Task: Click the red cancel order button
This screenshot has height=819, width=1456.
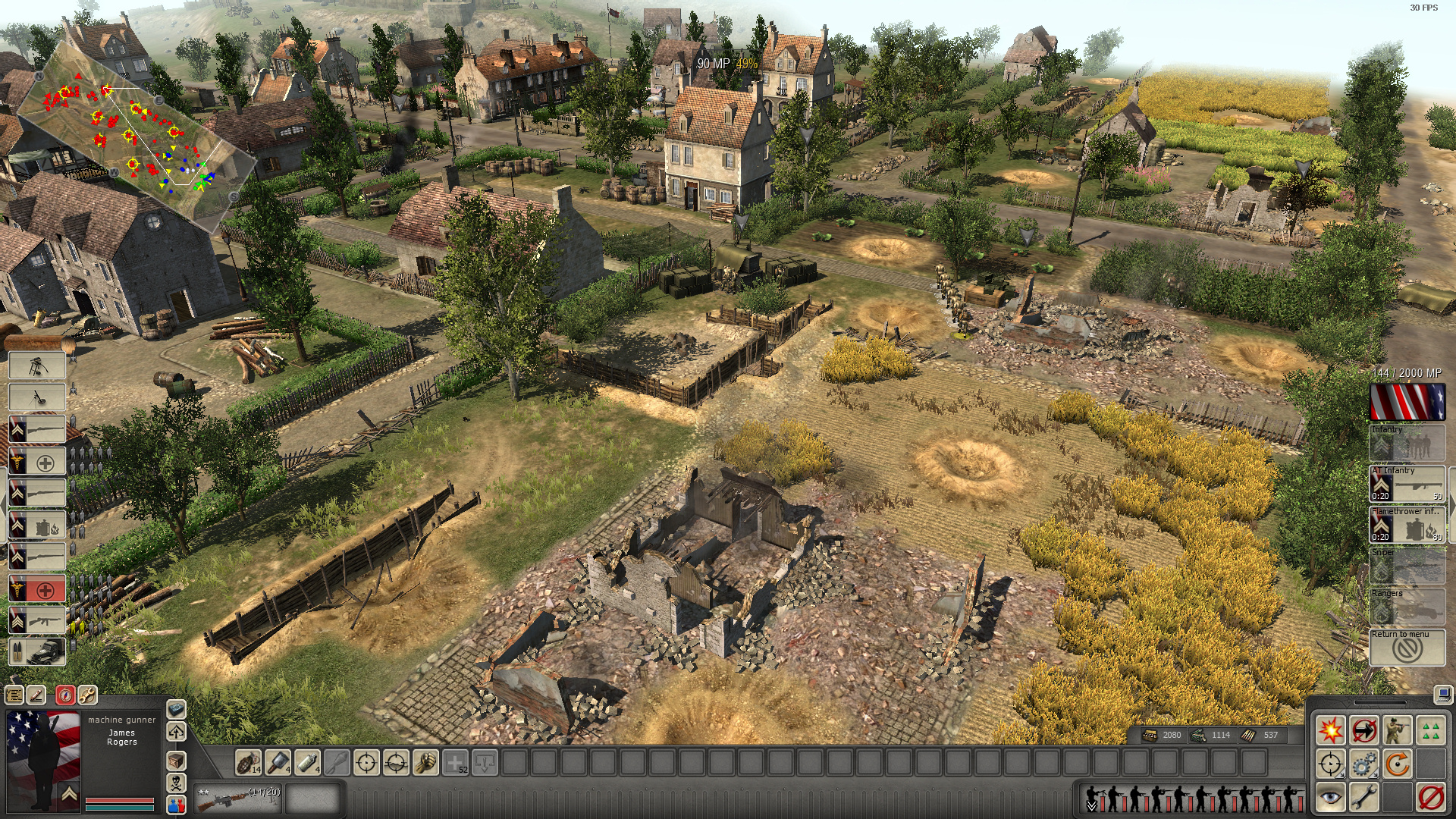Action: [x=1431, y=797]
